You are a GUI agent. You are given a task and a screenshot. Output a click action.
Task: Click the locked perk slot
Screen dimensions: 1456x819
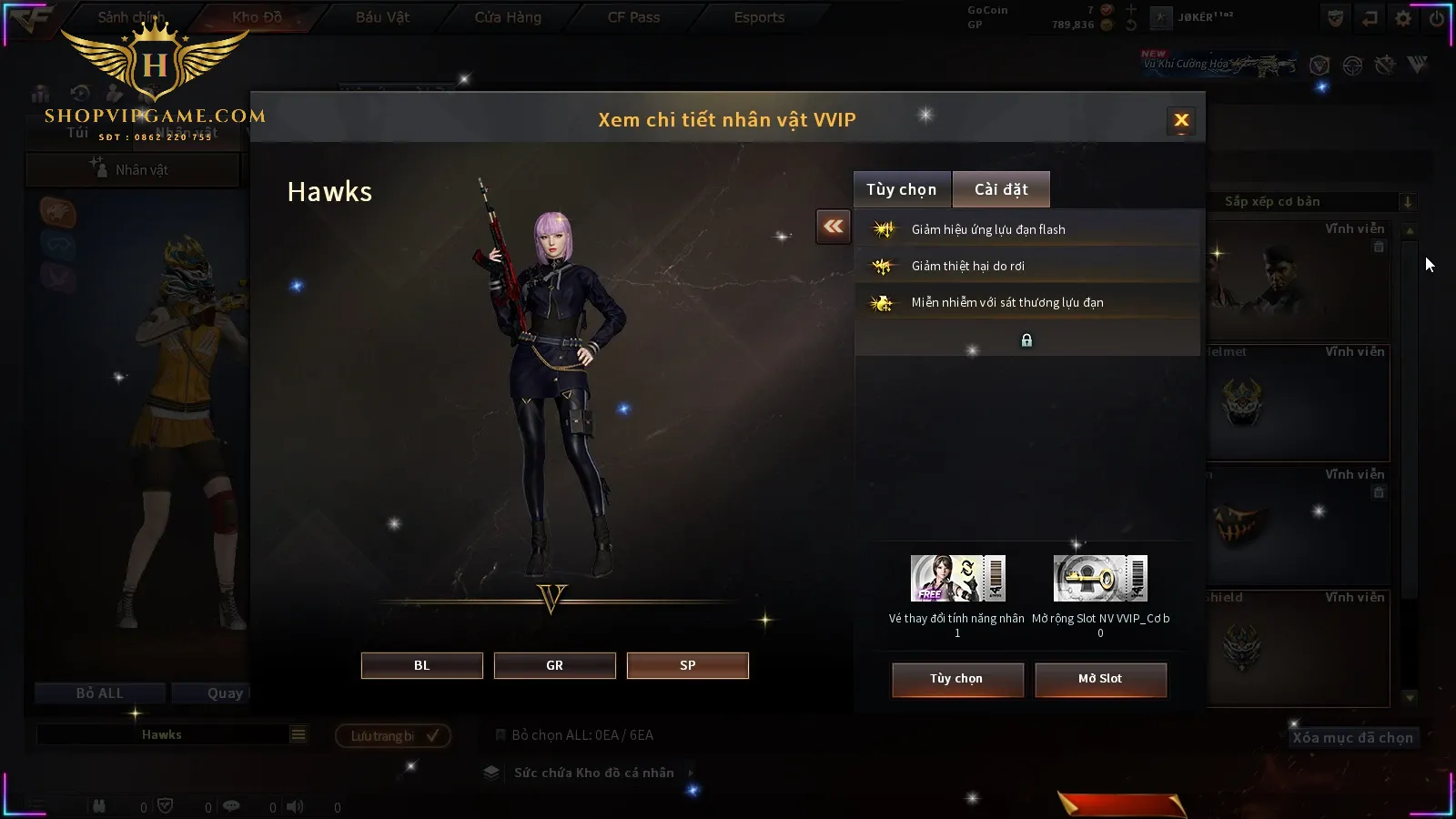pos(1026,340)
